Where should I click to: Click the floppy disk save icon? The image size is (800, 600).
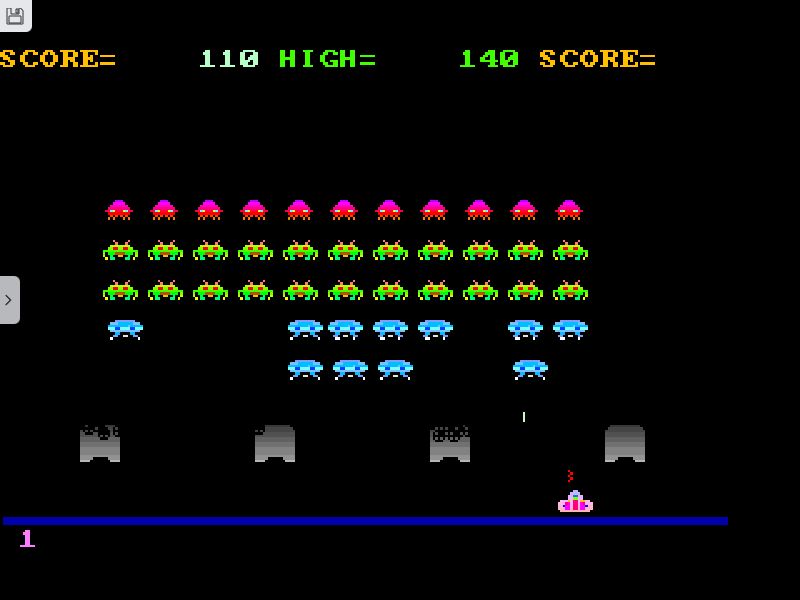(14, 15)
